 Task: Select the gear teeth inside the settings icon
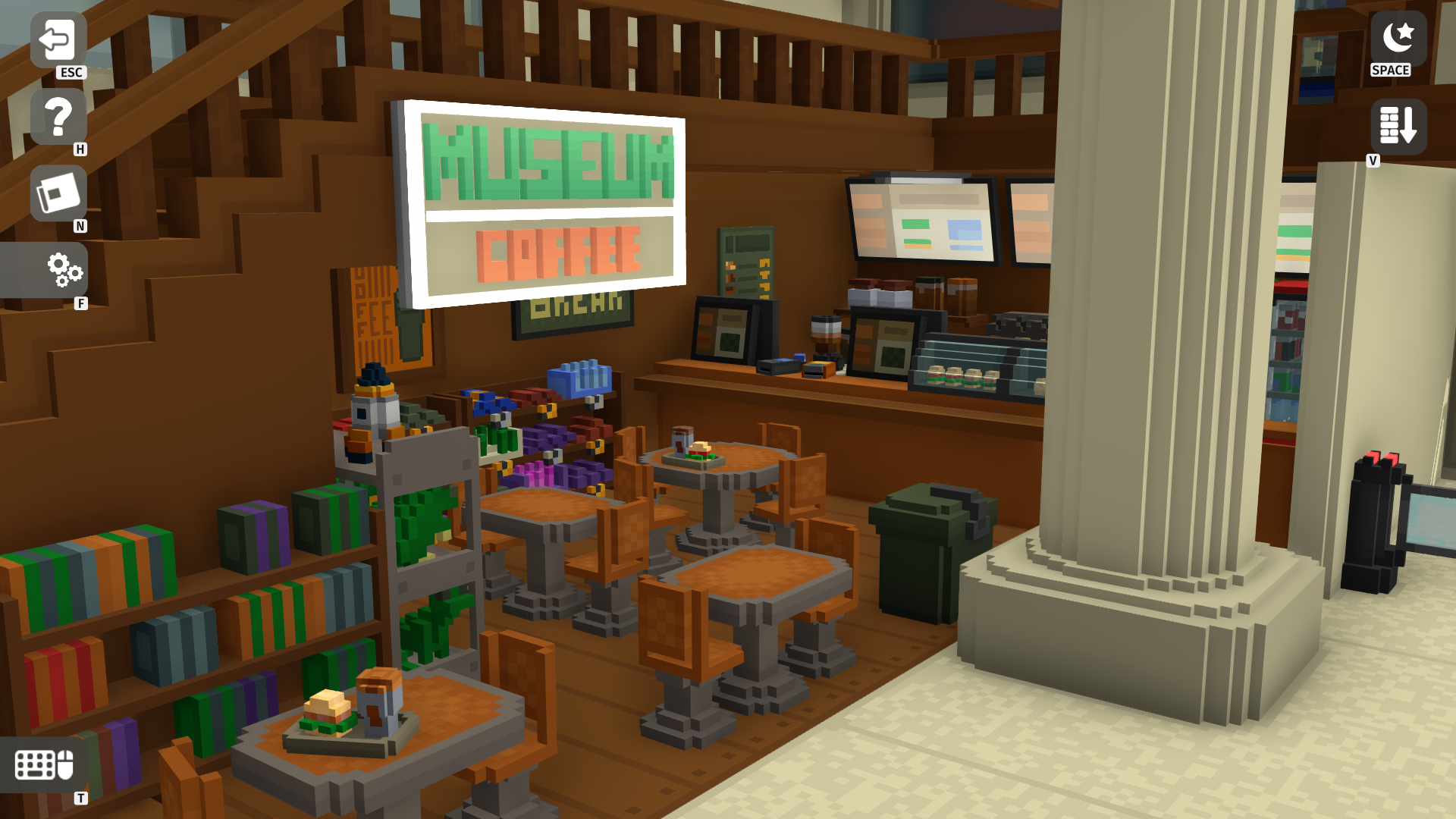(64, 271)
